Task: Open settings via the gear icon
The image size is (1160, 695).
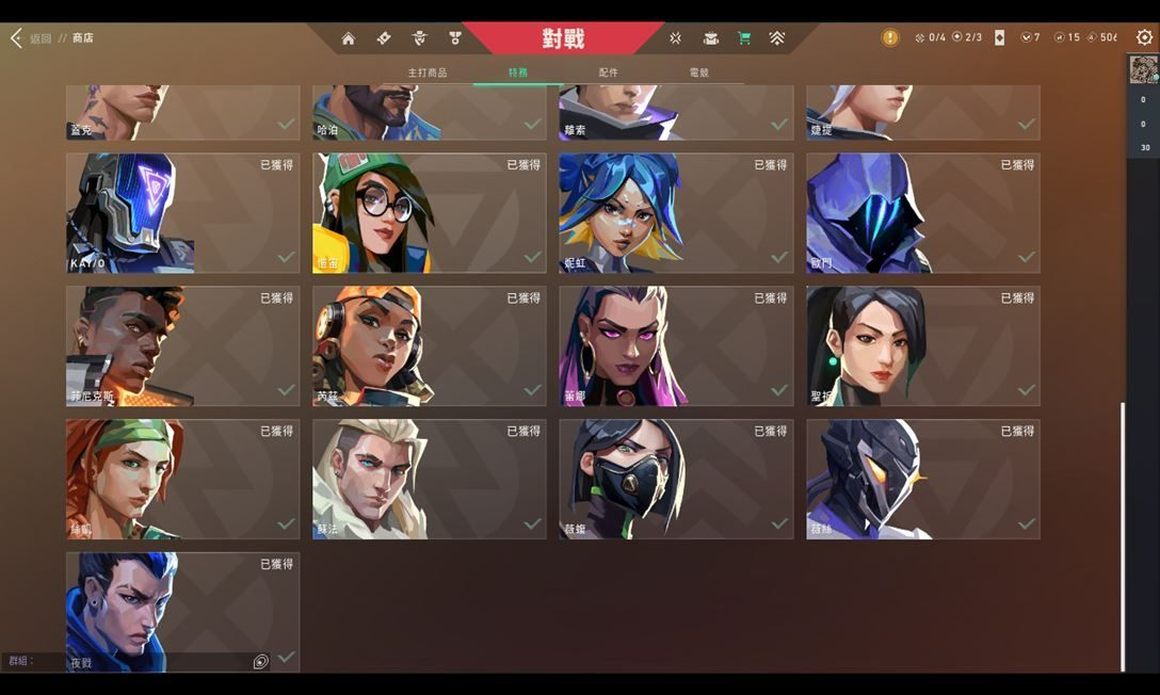Action: (1144, 37)
